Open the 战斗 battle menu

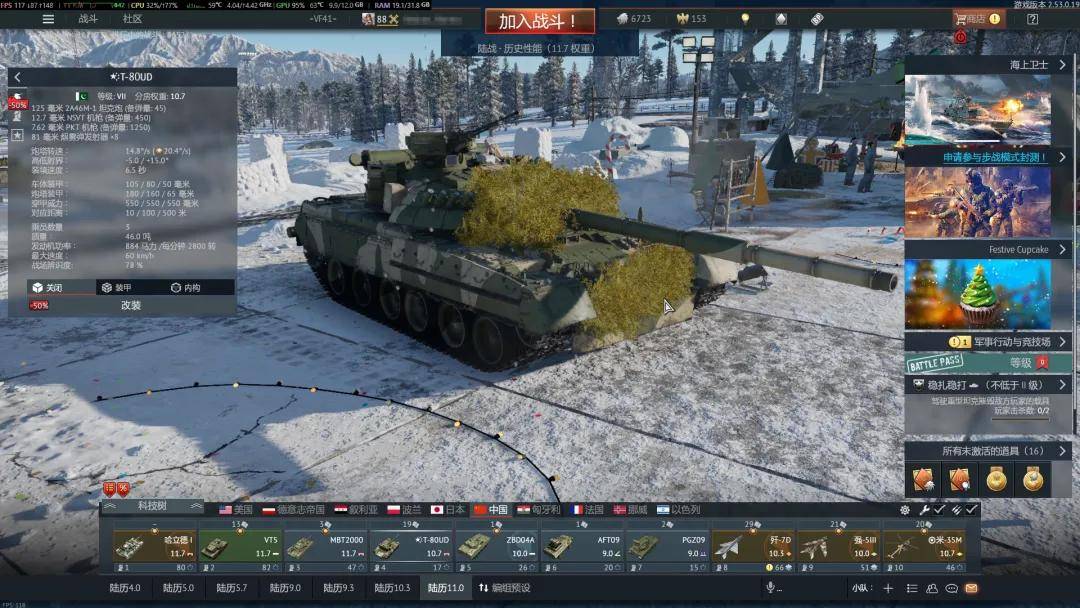click(88, 19)
